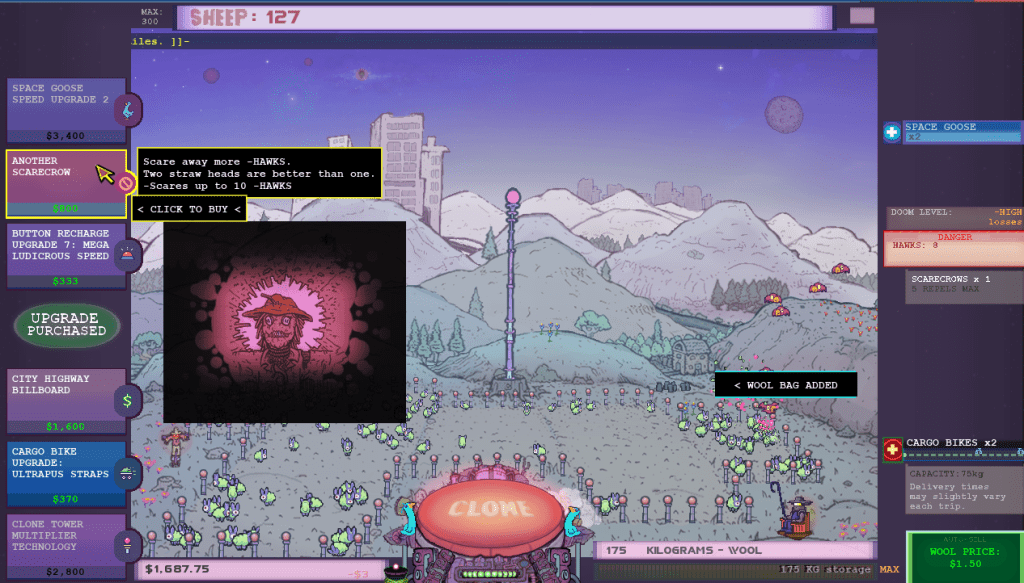Add a Cargo Bike with the red plus
The image size is (1024, 583).
pyautogui.click(x=892, y=450)
